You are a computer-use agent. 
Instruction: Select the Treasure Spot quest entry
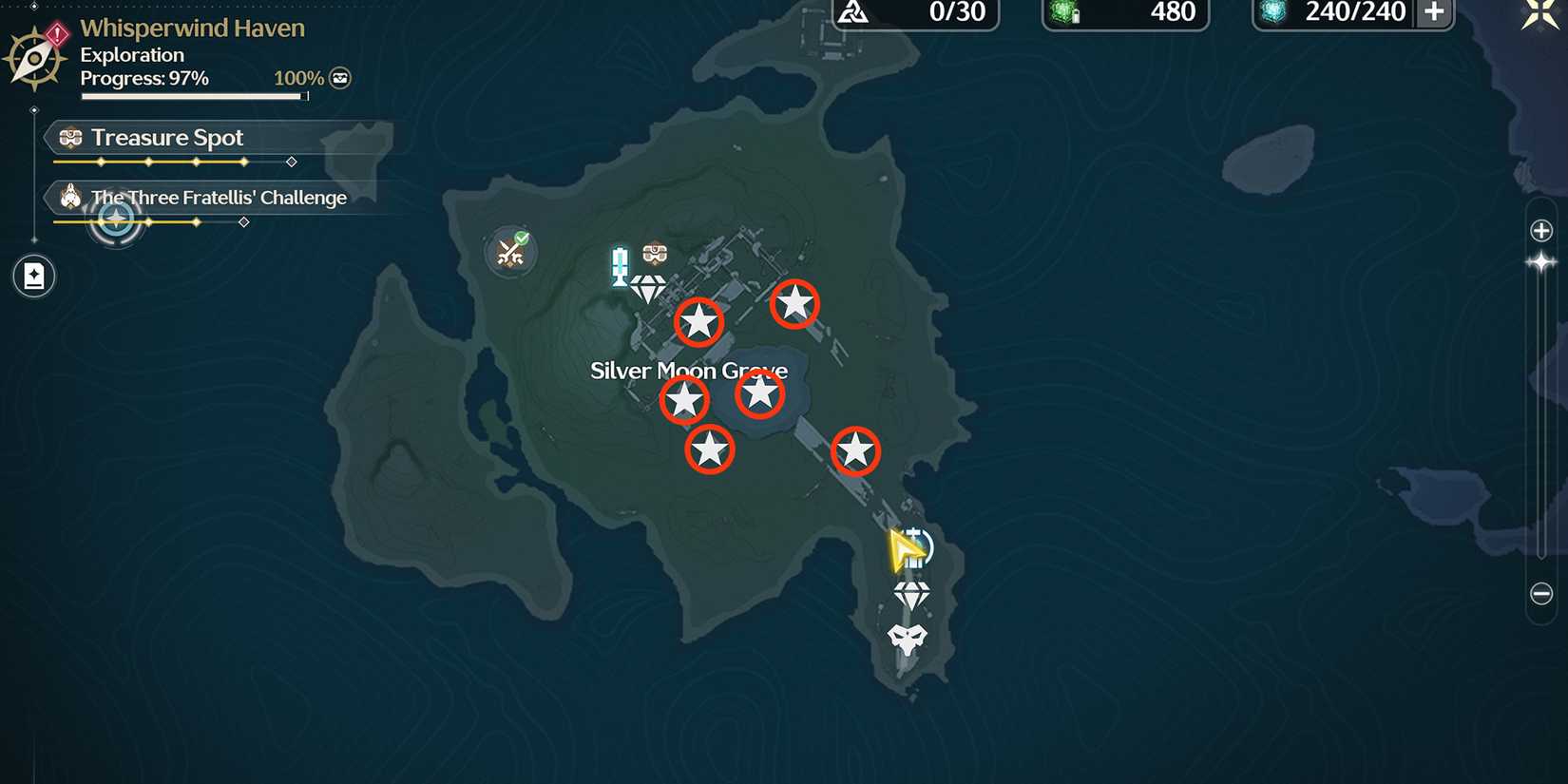(x=166, y=137)
